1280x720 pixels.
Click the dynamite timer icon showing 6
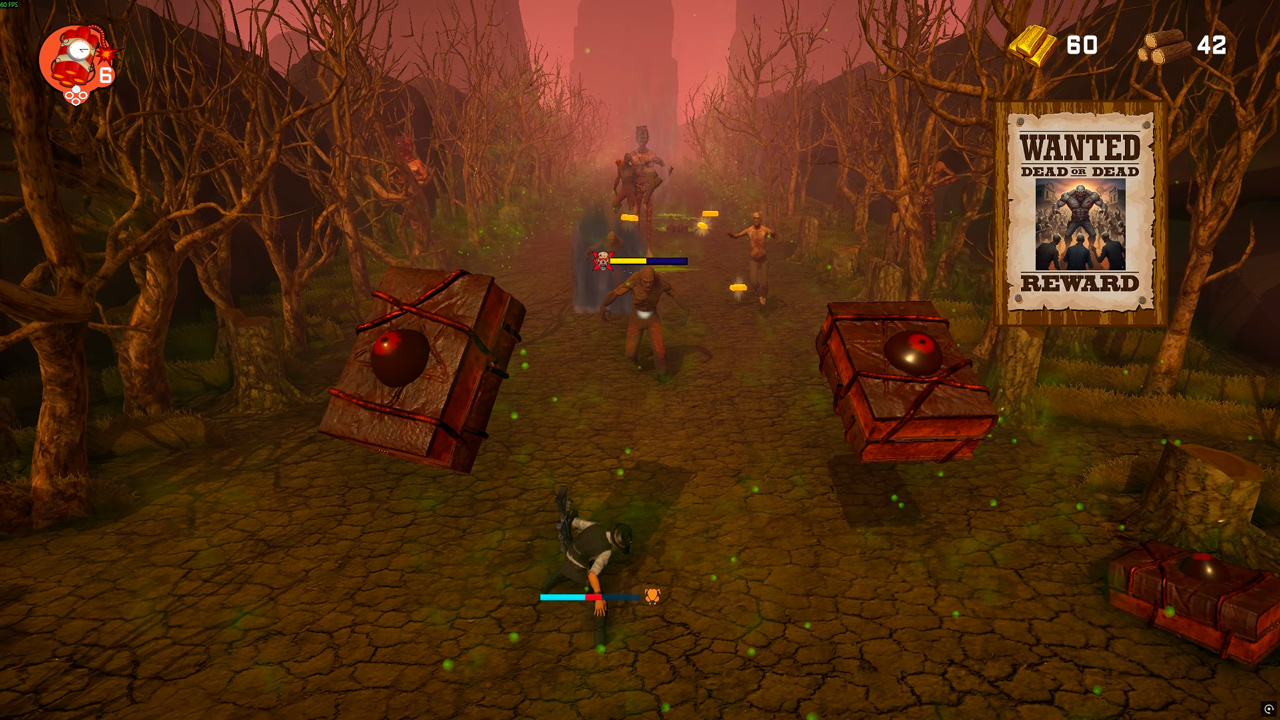[x=75, y=58]
